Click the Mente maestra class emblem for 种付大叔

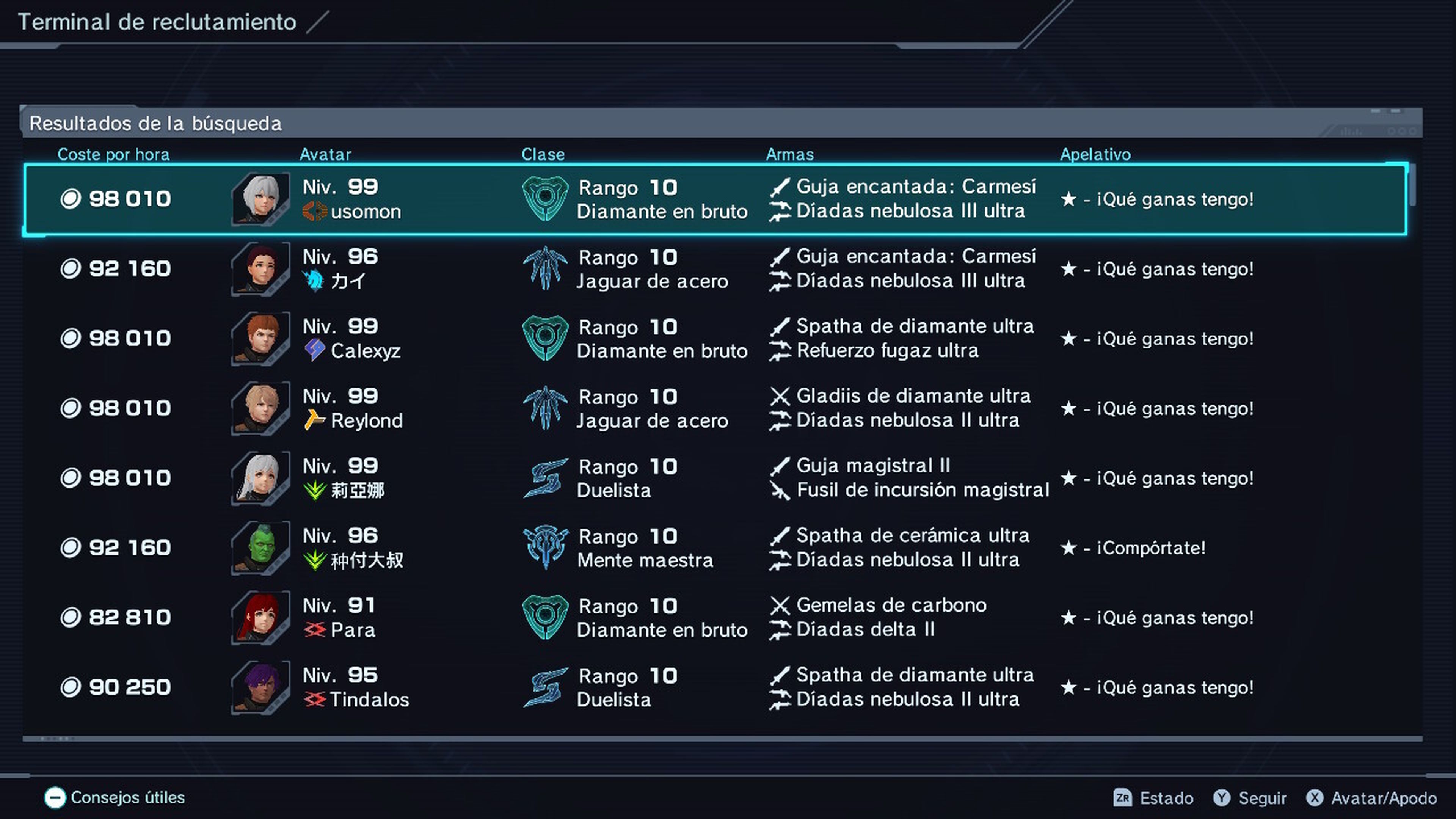(x=546, y=547)
